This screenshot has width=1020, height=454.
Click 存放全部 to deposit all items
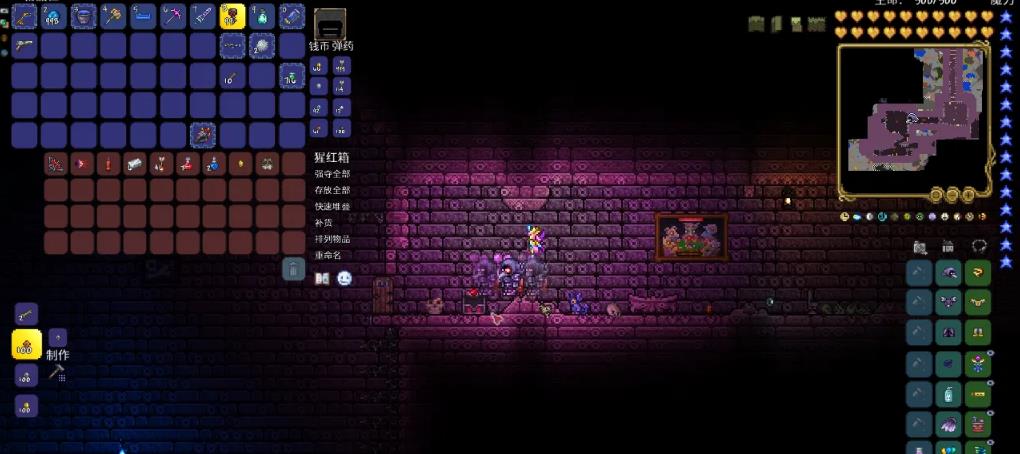coord(332,190)
